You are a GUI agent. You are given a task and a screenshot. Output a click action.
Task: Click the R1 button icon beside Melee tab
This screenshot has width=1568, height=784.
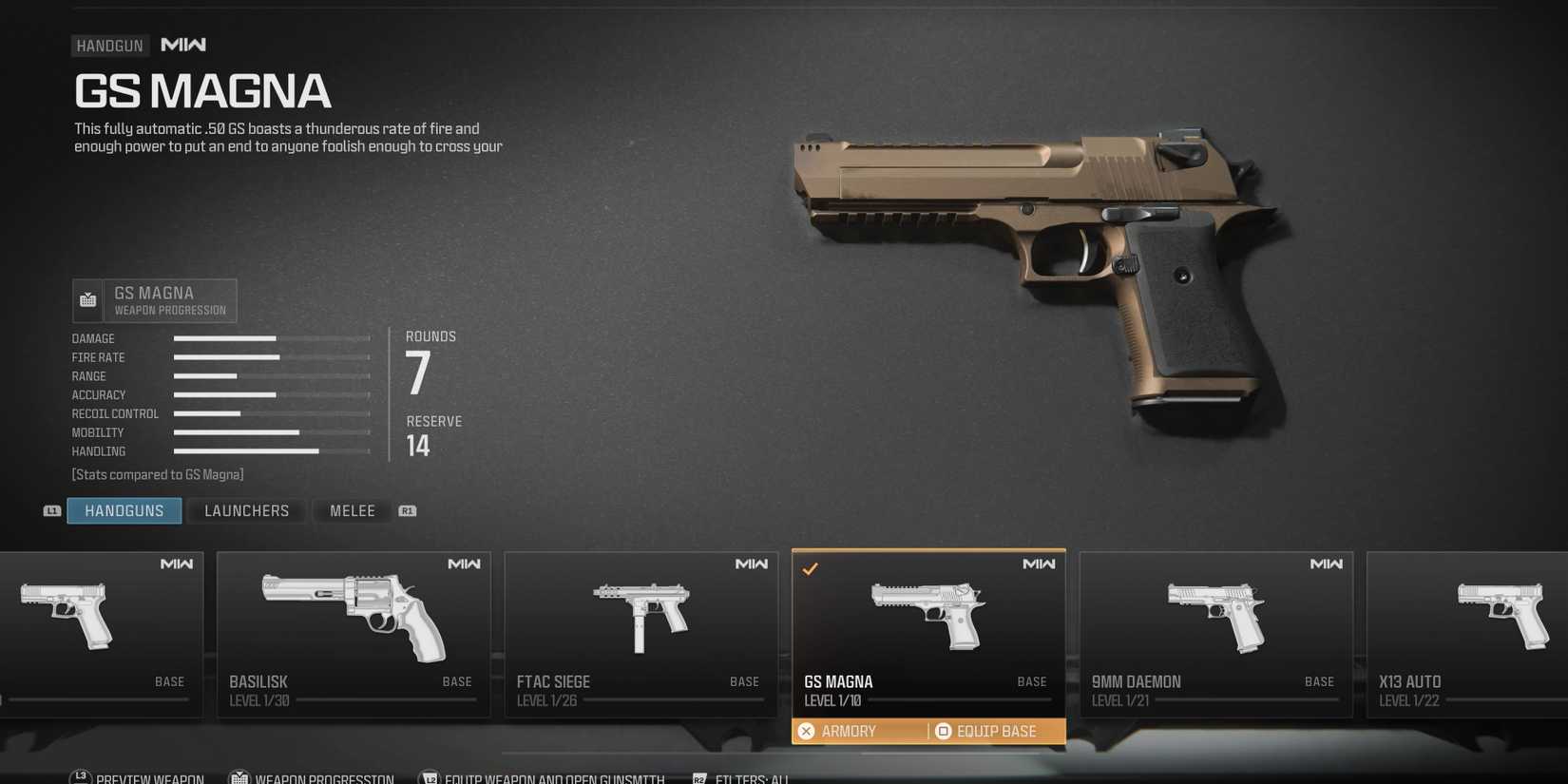coord(408,510)
